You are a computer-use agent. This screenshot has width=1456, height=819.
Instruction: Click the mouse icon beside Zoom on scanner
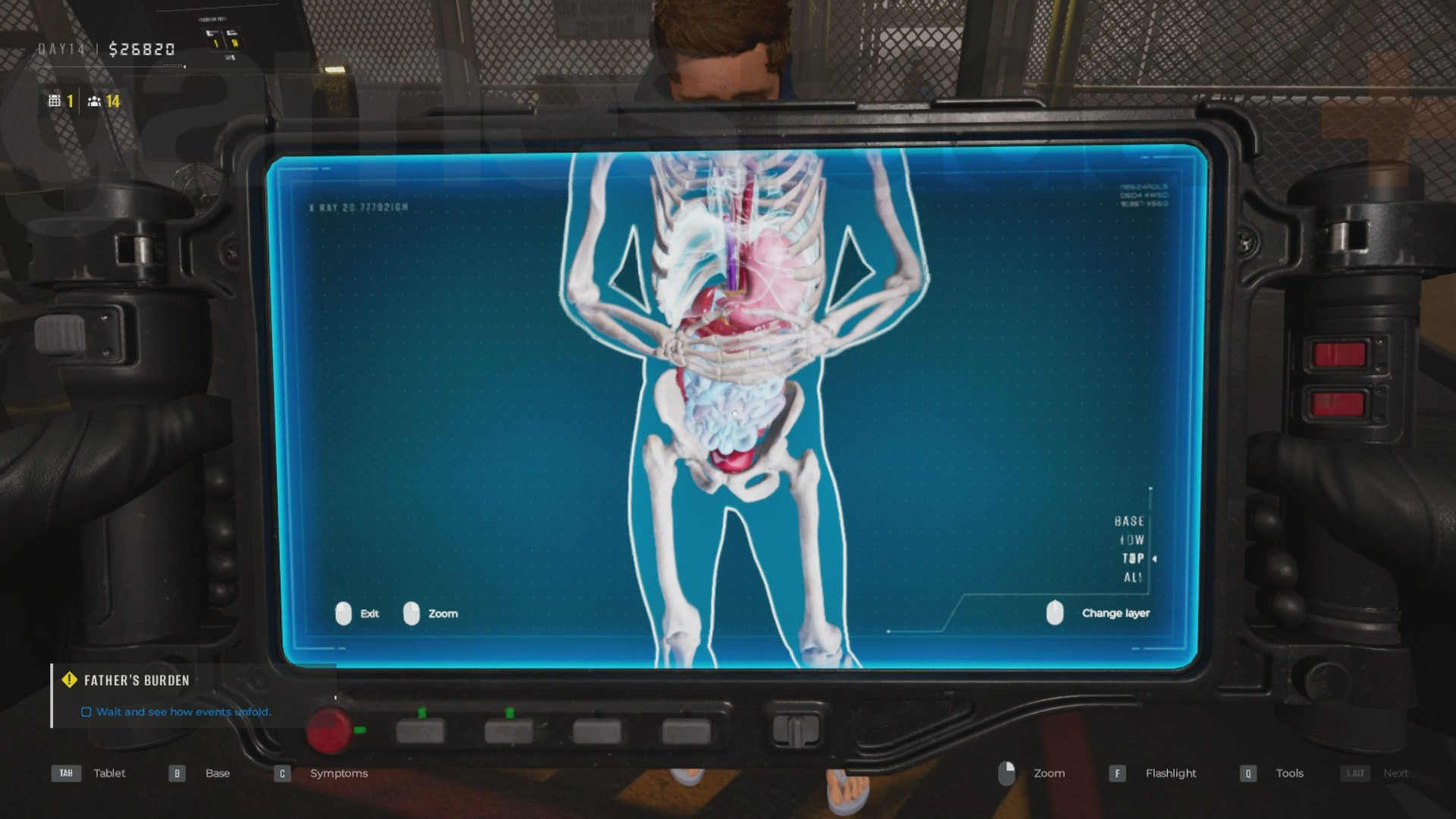412,613
